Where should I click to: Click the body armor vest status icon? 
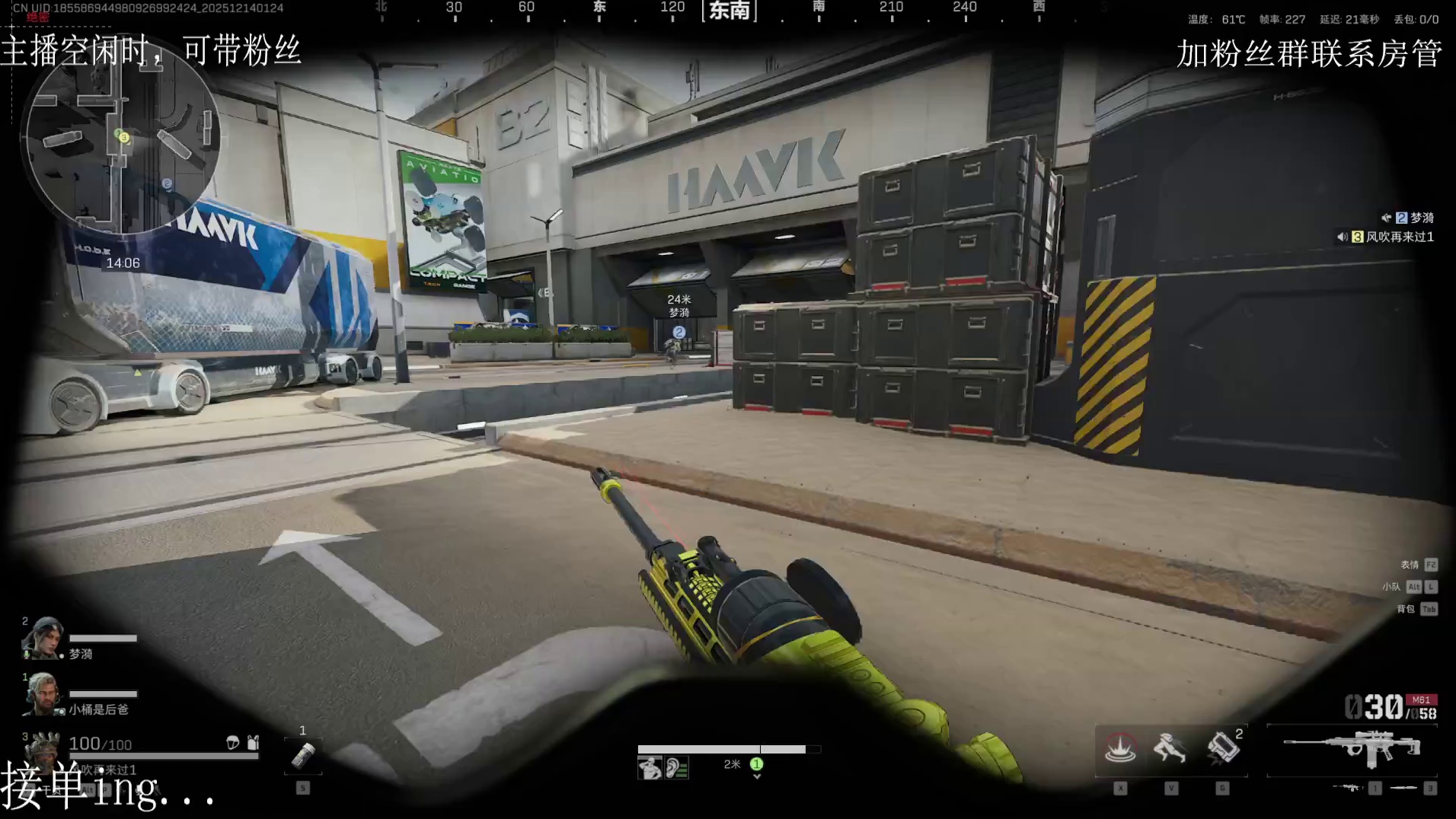(x=253, y=742)
